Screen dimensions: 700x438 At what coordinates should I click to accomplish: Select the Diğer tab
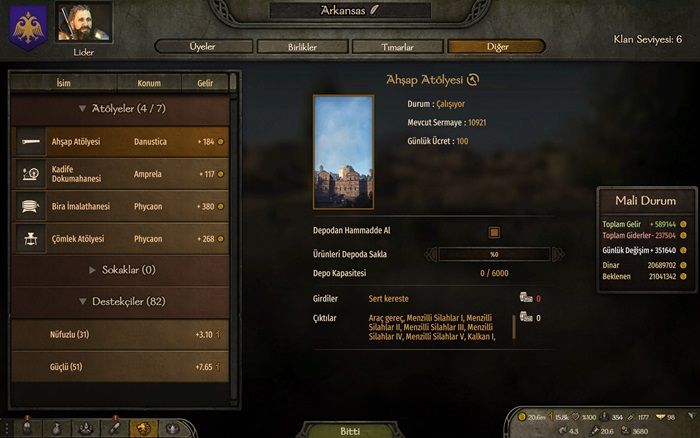point(496,47)
